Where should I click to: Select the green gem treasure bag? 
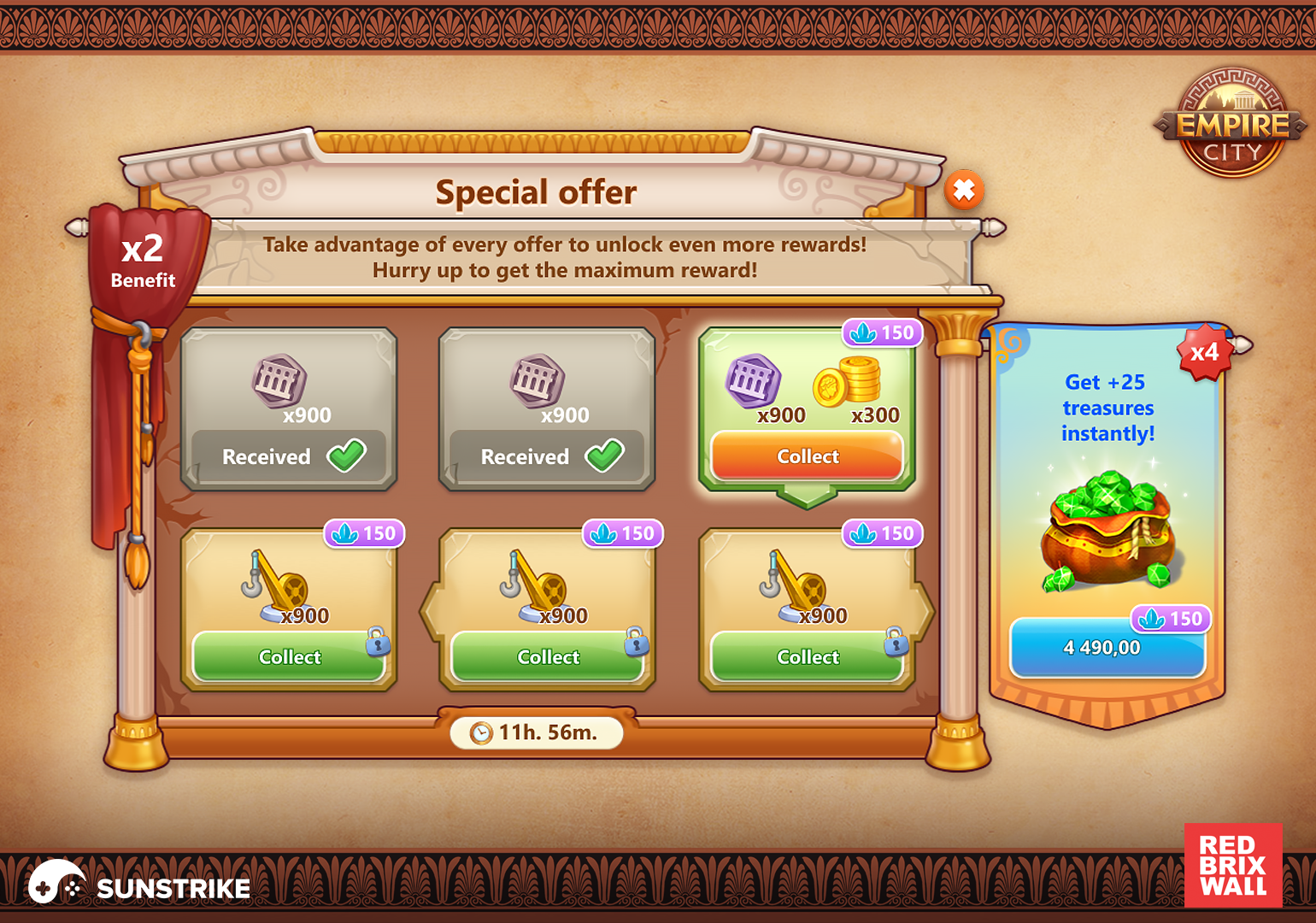[x=1107, y=531]
